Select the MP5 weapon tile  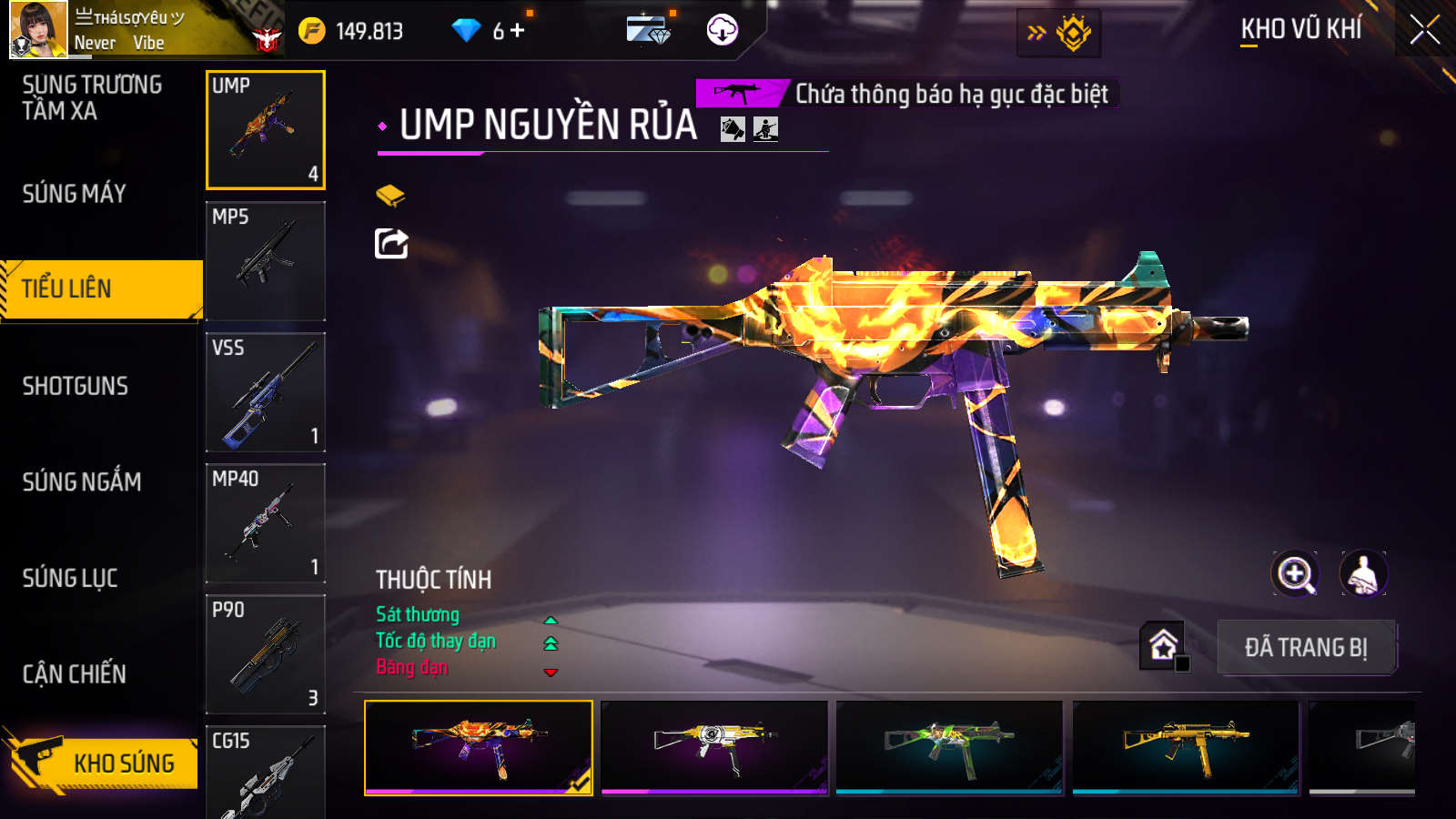pyautogui.click(x=266, y=261)
